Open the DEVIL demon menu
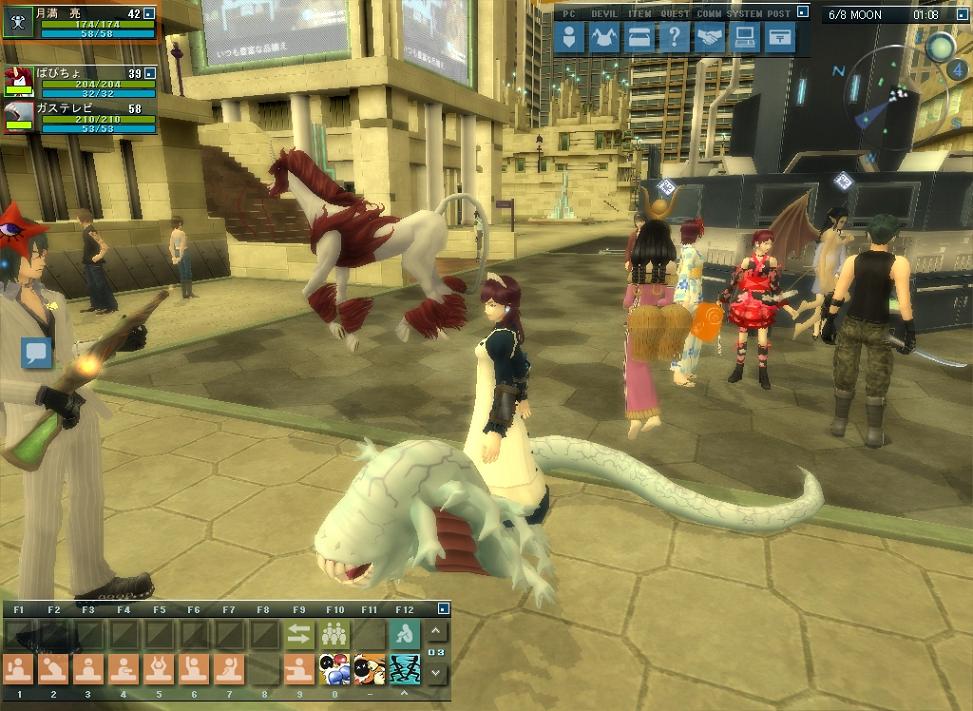973x711 pixels. (x=604, y=38)
